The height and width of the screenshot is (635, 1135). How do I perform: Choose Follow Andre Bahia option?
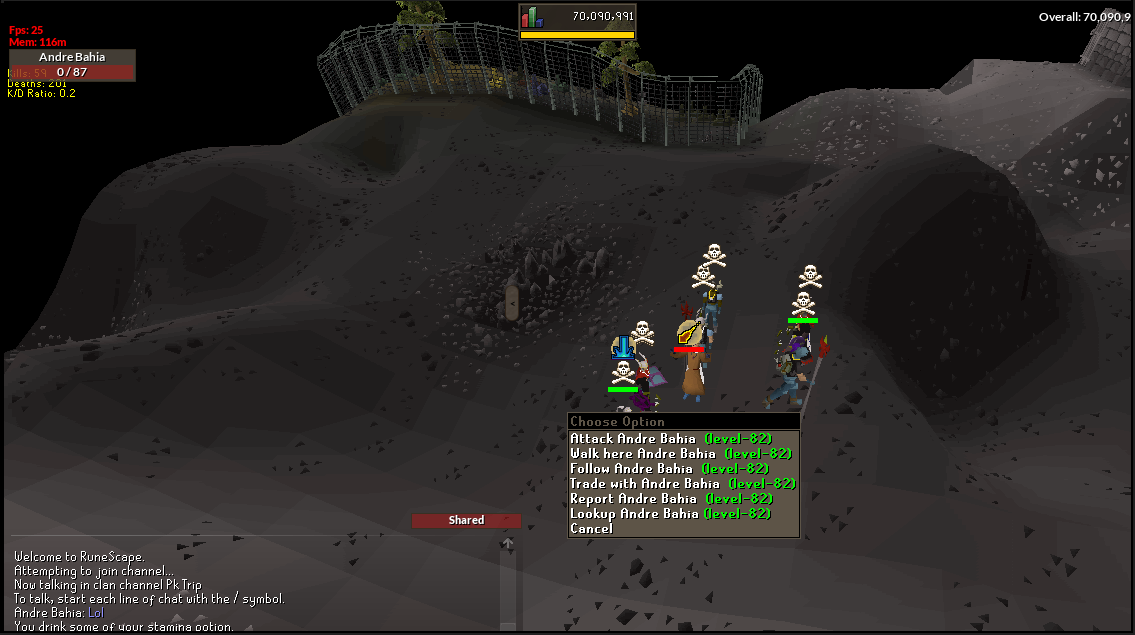pyautogui.click(x=668, y=469)
